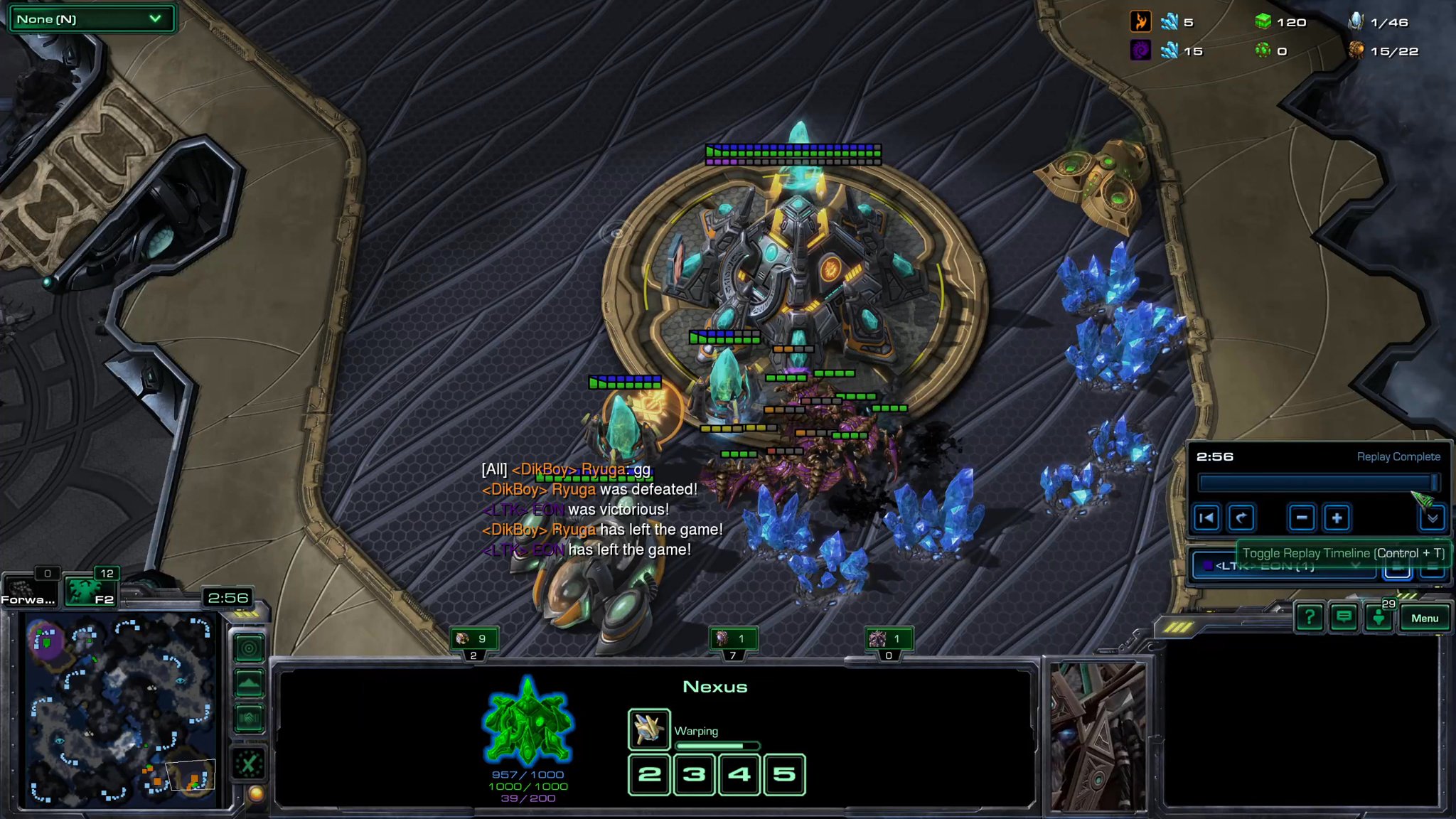Select the ping target icon beside the minimap
Image resolution: width=1456 pixels, height=819 pixels.
tap(249, 648)
